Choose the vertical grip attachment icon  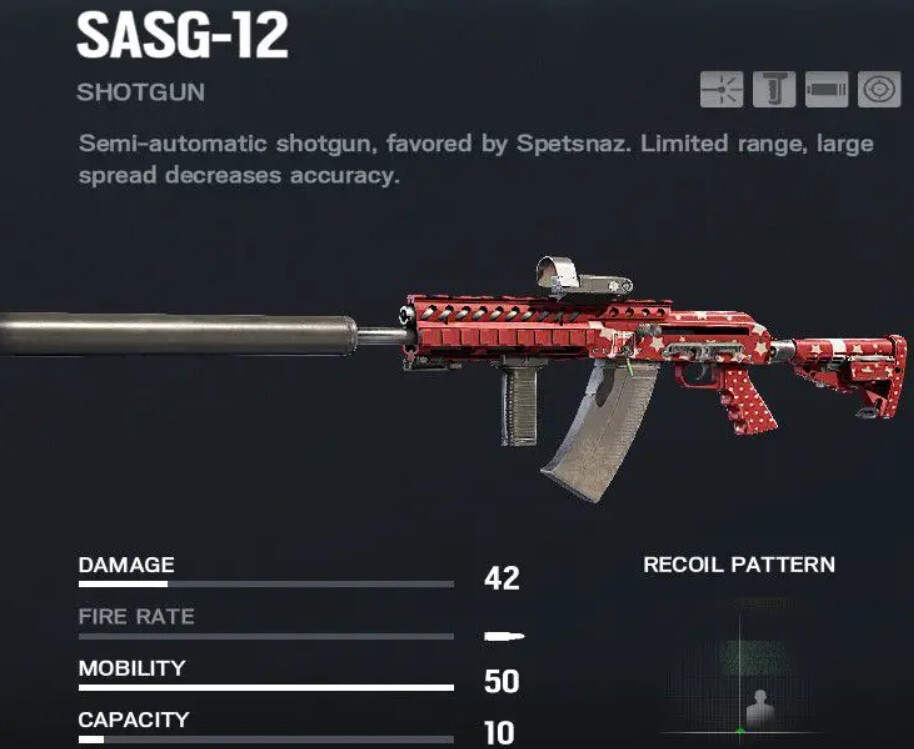point(774,91)
